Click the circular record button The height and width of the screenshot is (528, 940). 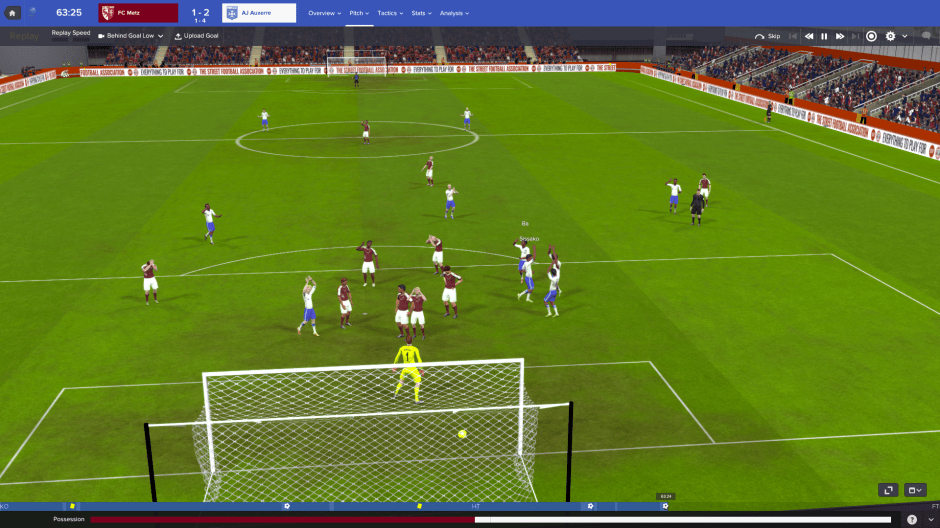[871, 36]
